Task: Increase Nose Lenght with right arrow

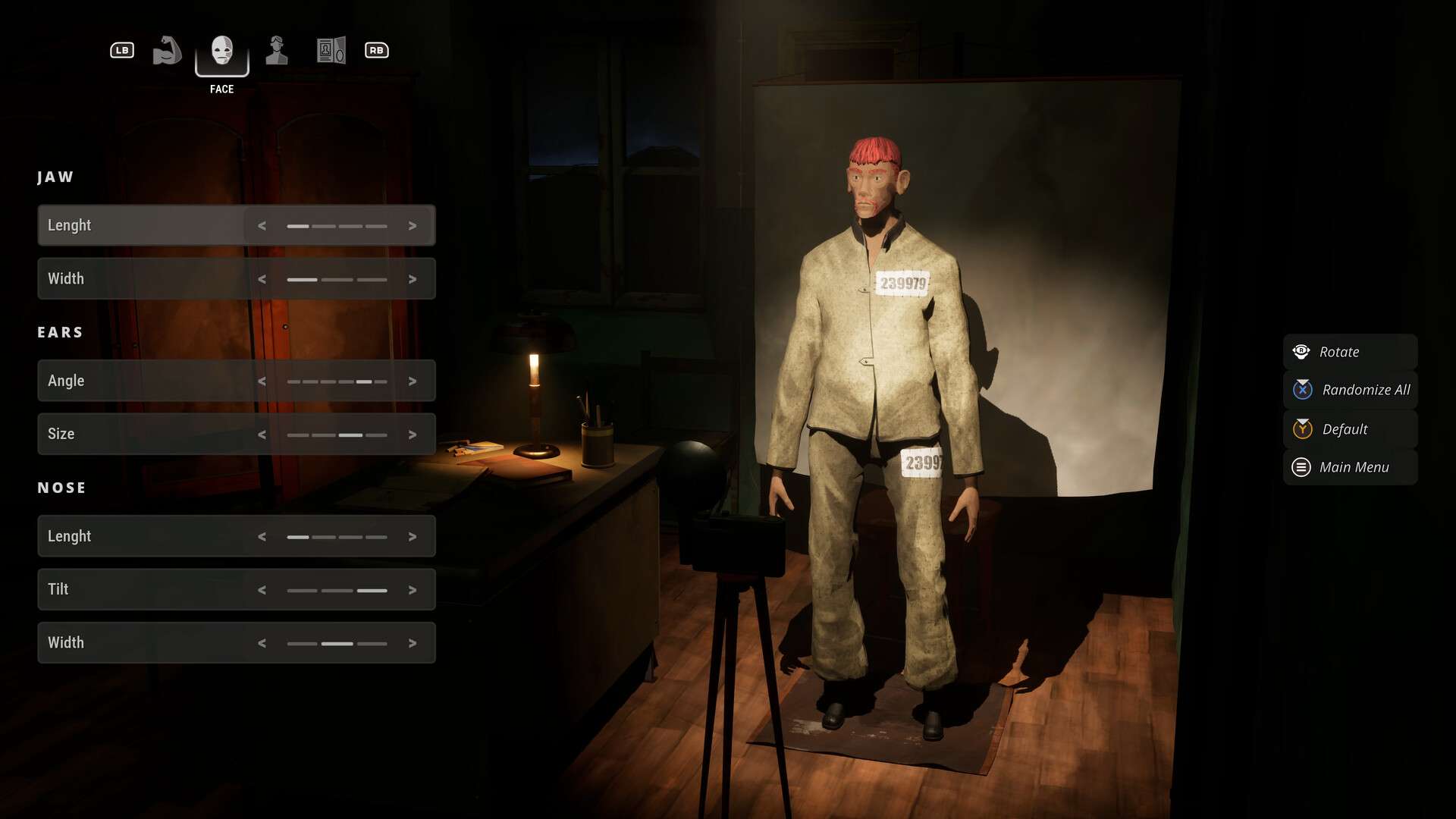Action: (x=413, y=537)
